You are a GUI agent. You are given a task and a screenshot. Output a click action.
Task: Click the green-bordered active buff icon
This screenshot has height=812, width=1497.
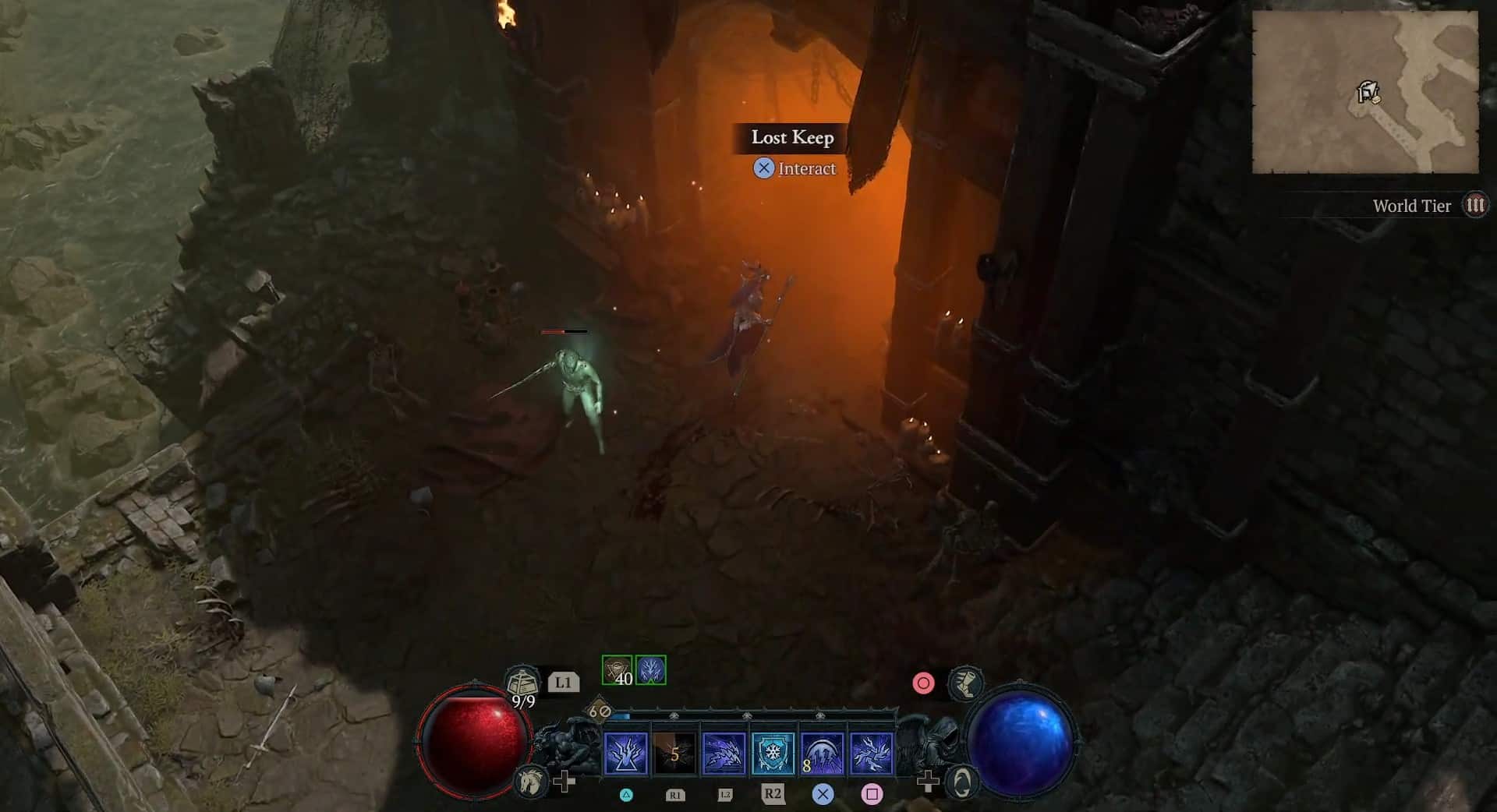(650, 669)
